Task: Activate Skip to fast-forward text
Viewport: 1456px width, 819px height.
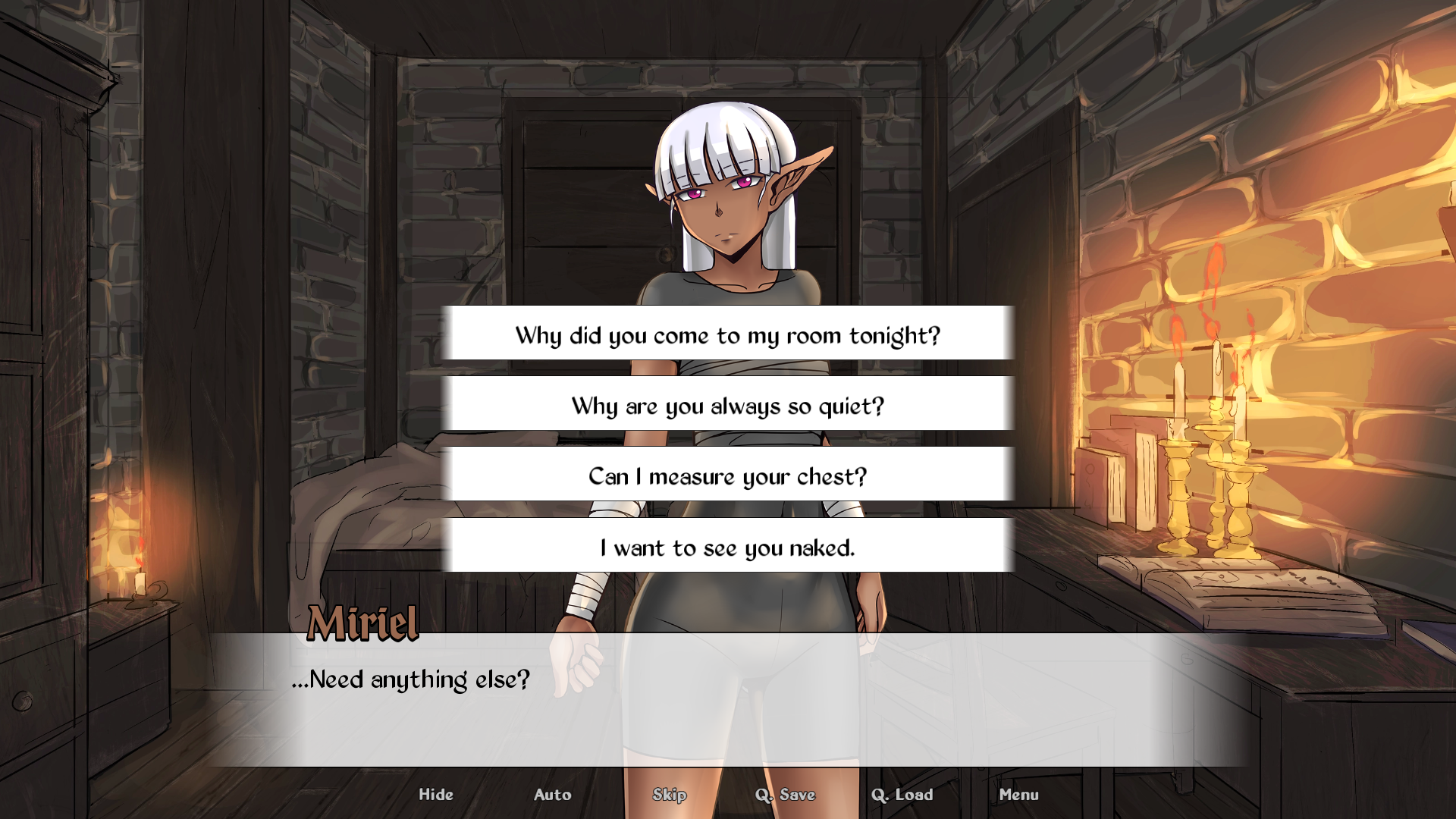Action: 670,795
